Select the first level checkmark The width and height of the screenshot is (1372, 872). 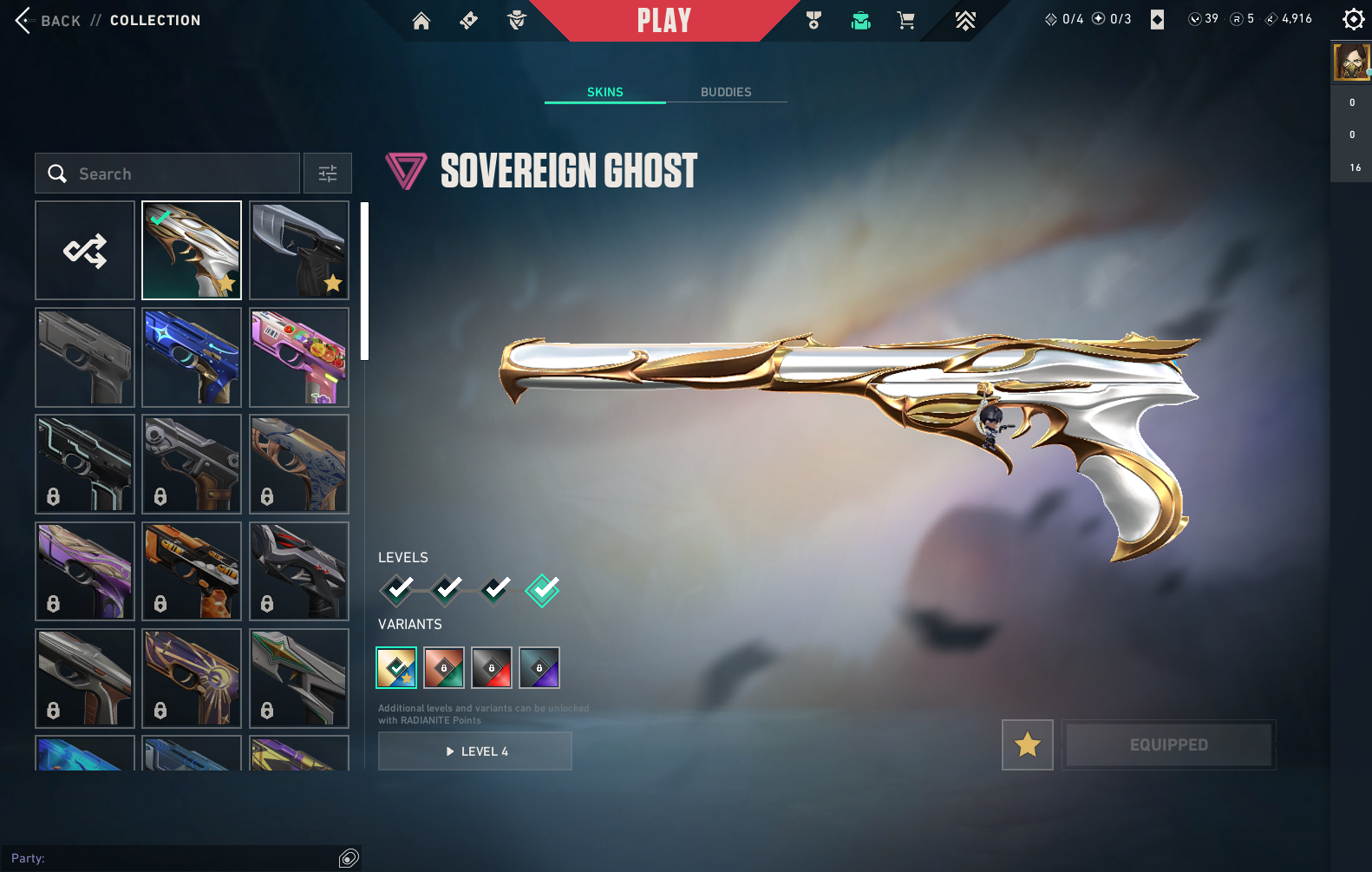pos(398,590)
